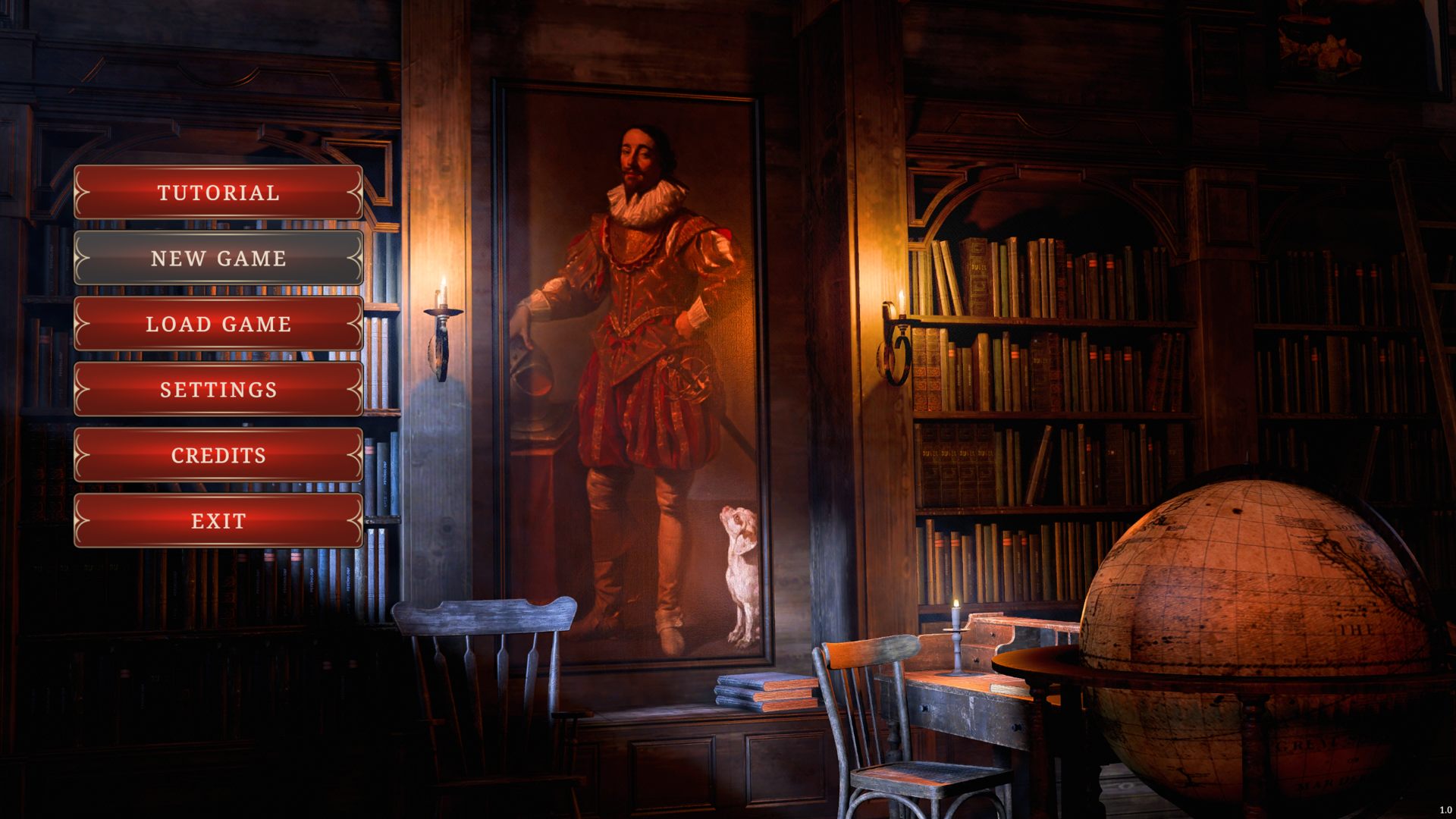Open the Settings menu
Viewport: 1456px width, 819px height.
click(x=218, y=390)
